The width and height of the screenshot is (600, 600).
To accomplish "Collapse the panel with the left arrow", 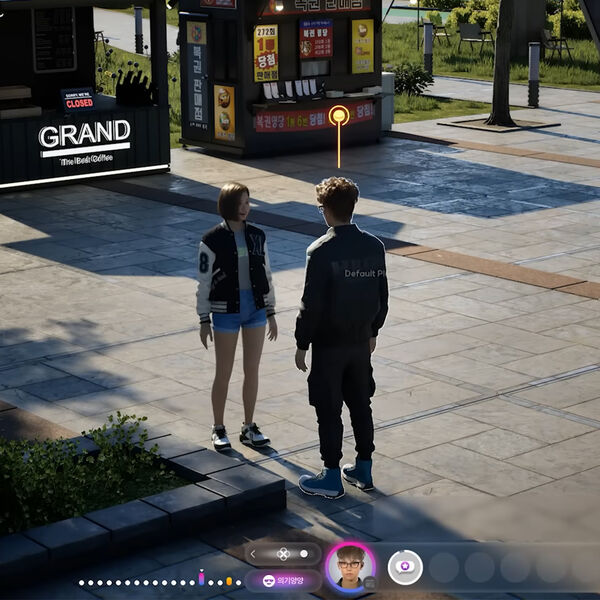I will tap(253, 554).
